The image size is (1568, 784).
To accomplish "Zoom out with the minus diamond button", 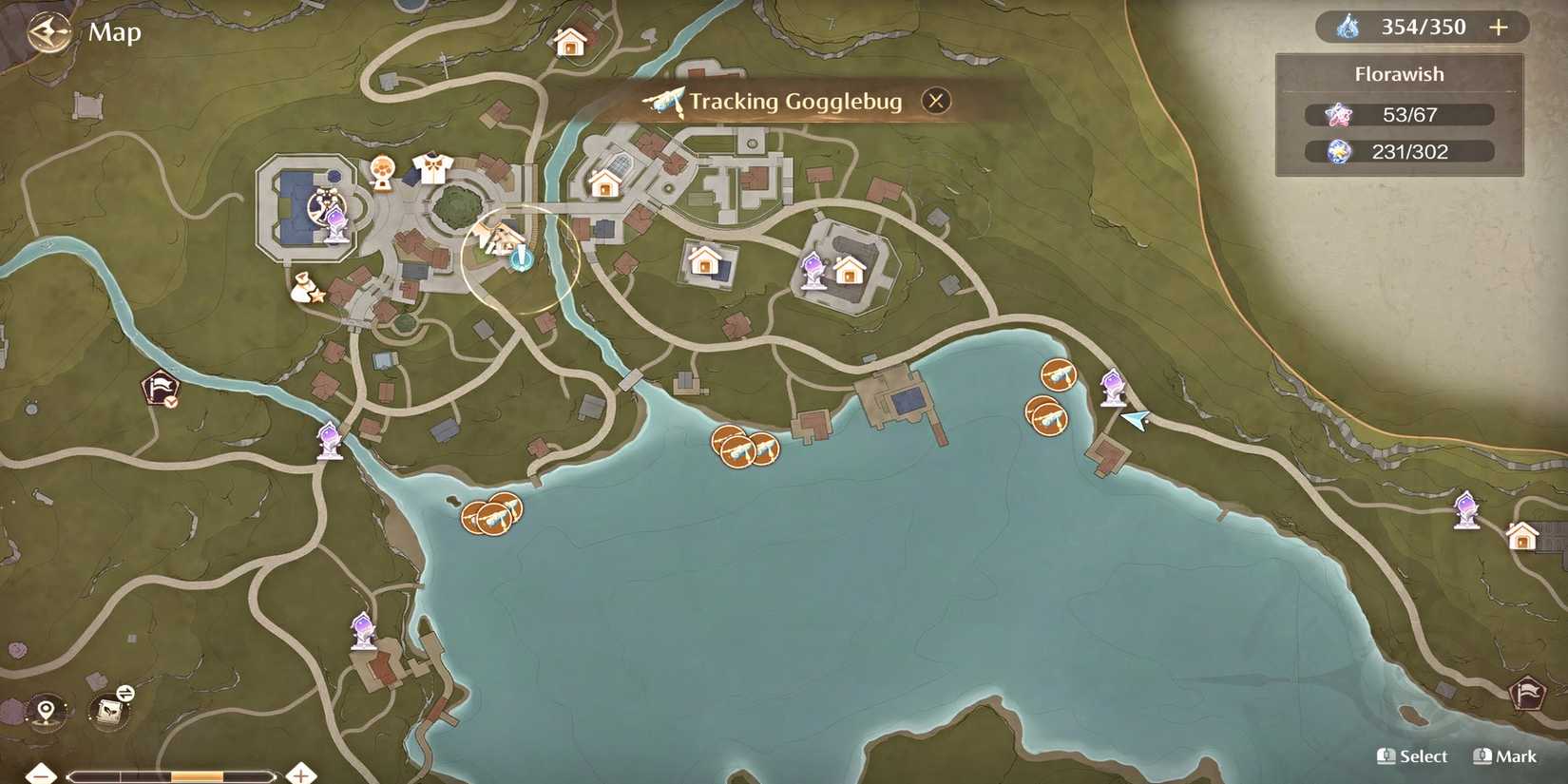I will click(41, 776).
